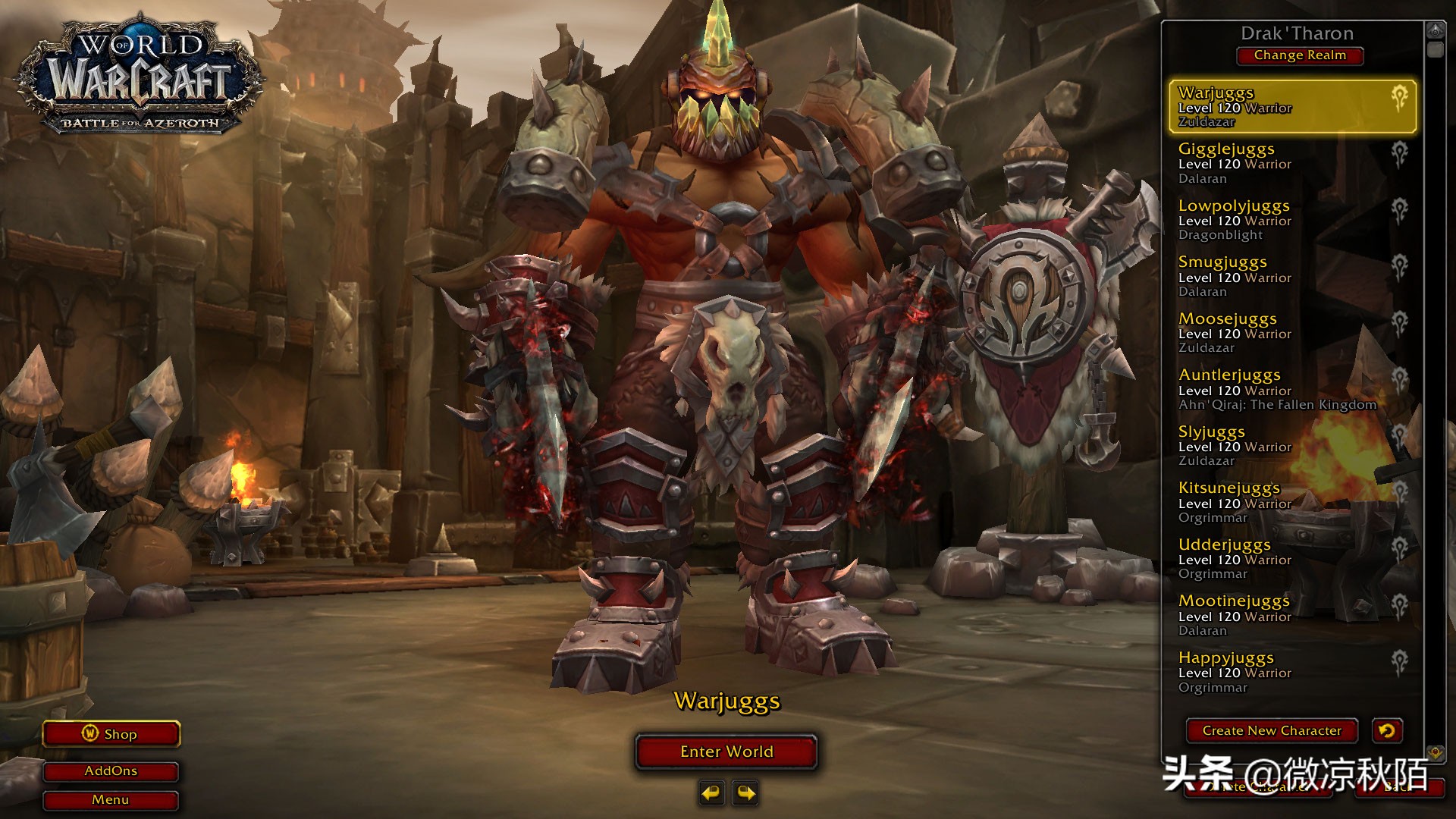Change Realm from Drak'Tharon

1299,55
